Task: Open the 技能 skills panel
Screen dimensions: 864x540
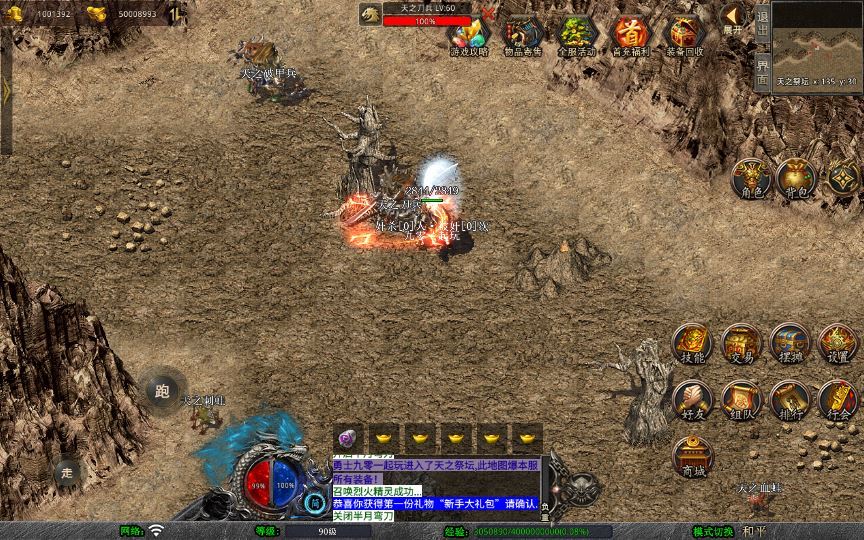Action: 692,343
